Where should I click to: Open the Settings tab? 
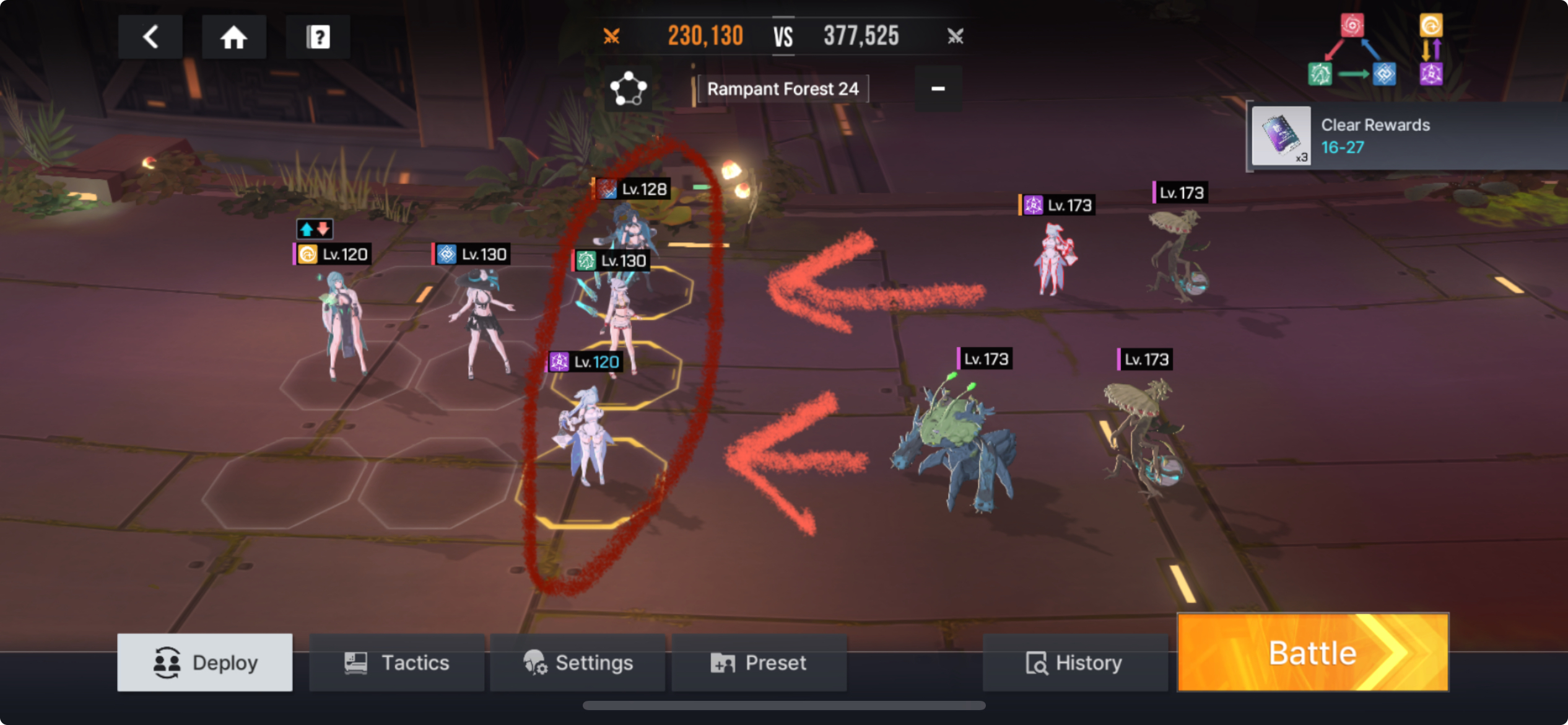click(578, 662)
